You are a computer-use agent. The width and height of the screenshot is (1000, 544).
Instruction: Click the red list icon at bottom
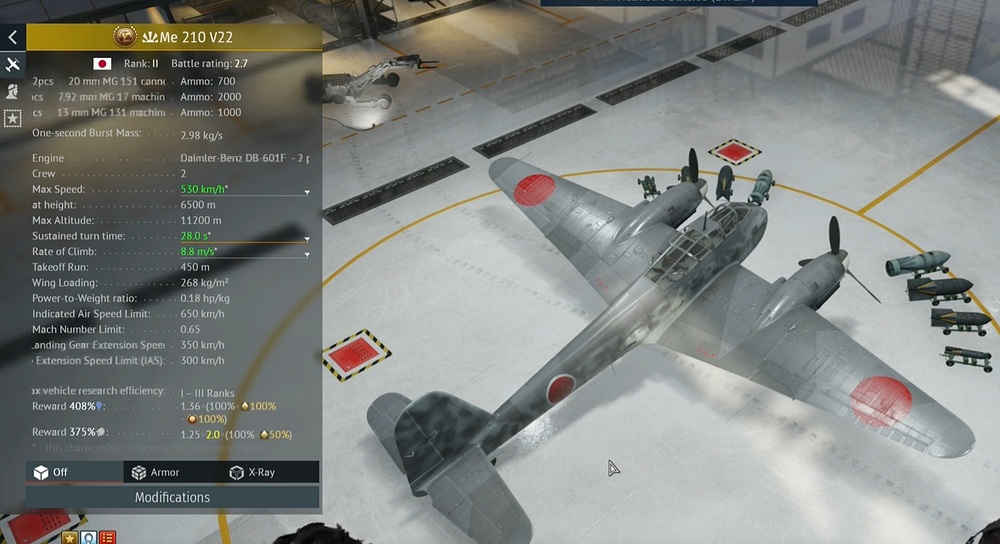(x=107, y=538)
